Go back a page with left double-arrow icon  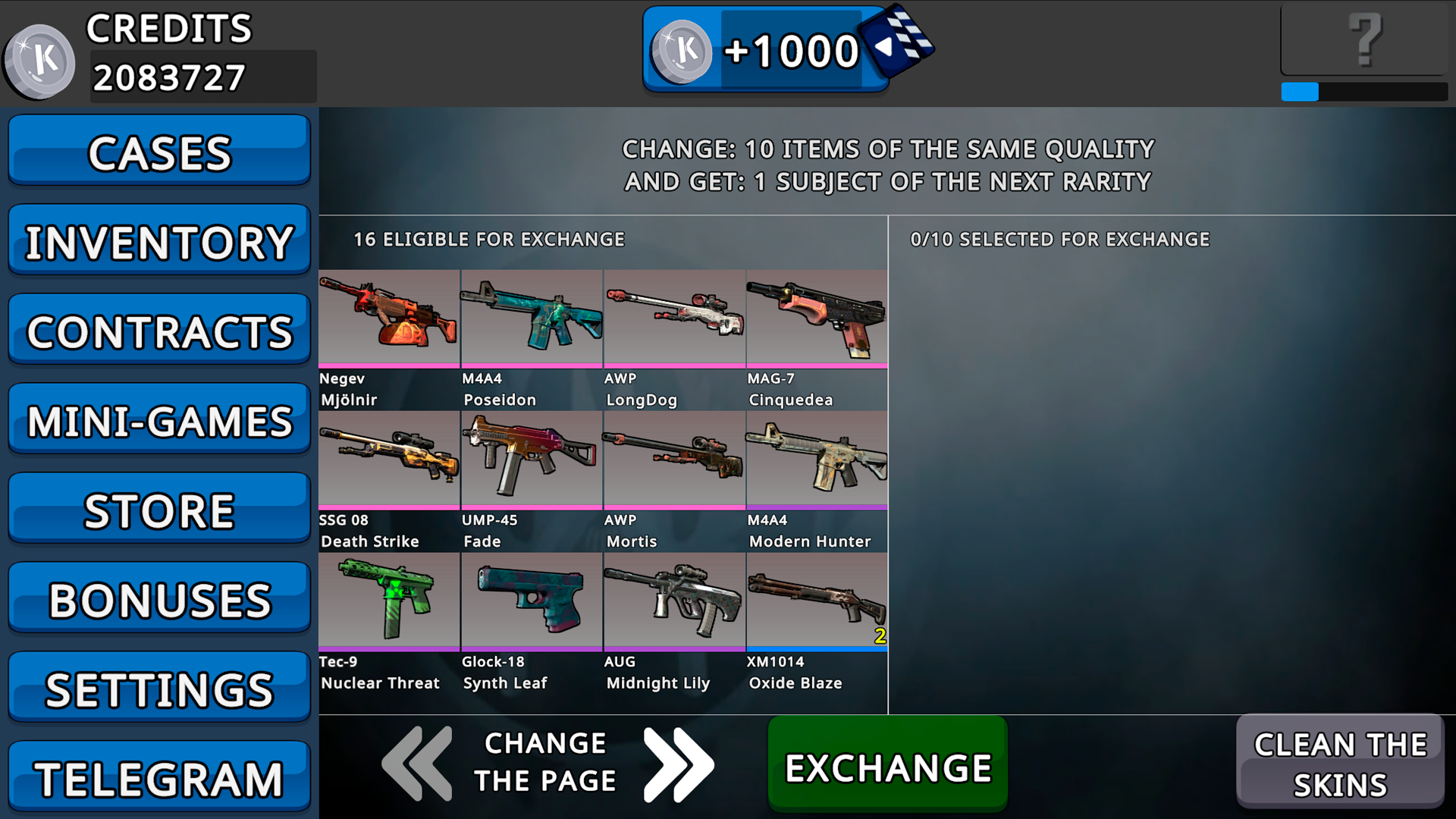(x=416, y=764)
